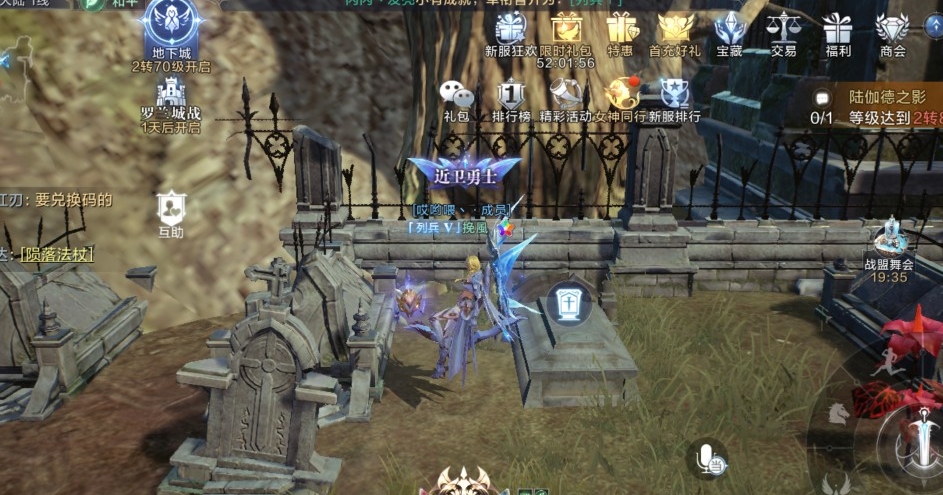Click the 陨落法杖 item link in chat

tap(57, 255)
